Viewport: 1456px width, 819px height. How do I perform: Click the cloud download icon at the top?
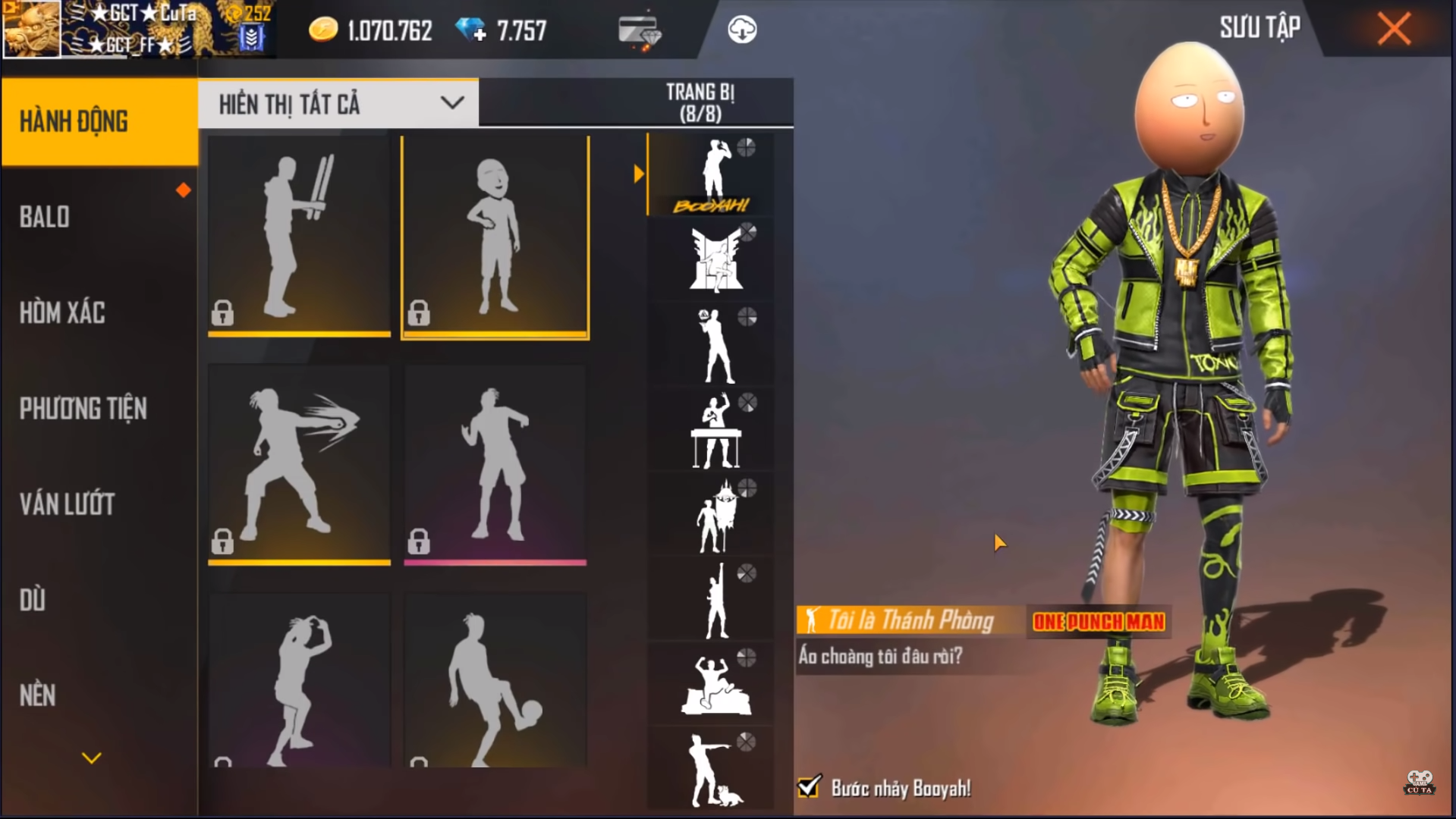742,30
